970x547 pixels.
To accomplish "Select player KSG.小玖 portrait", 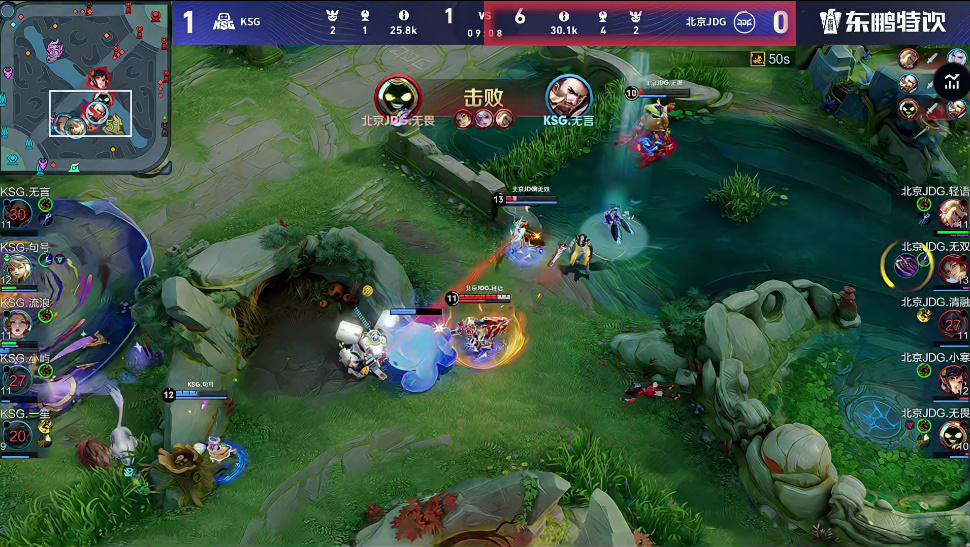I will click(17, 379).
